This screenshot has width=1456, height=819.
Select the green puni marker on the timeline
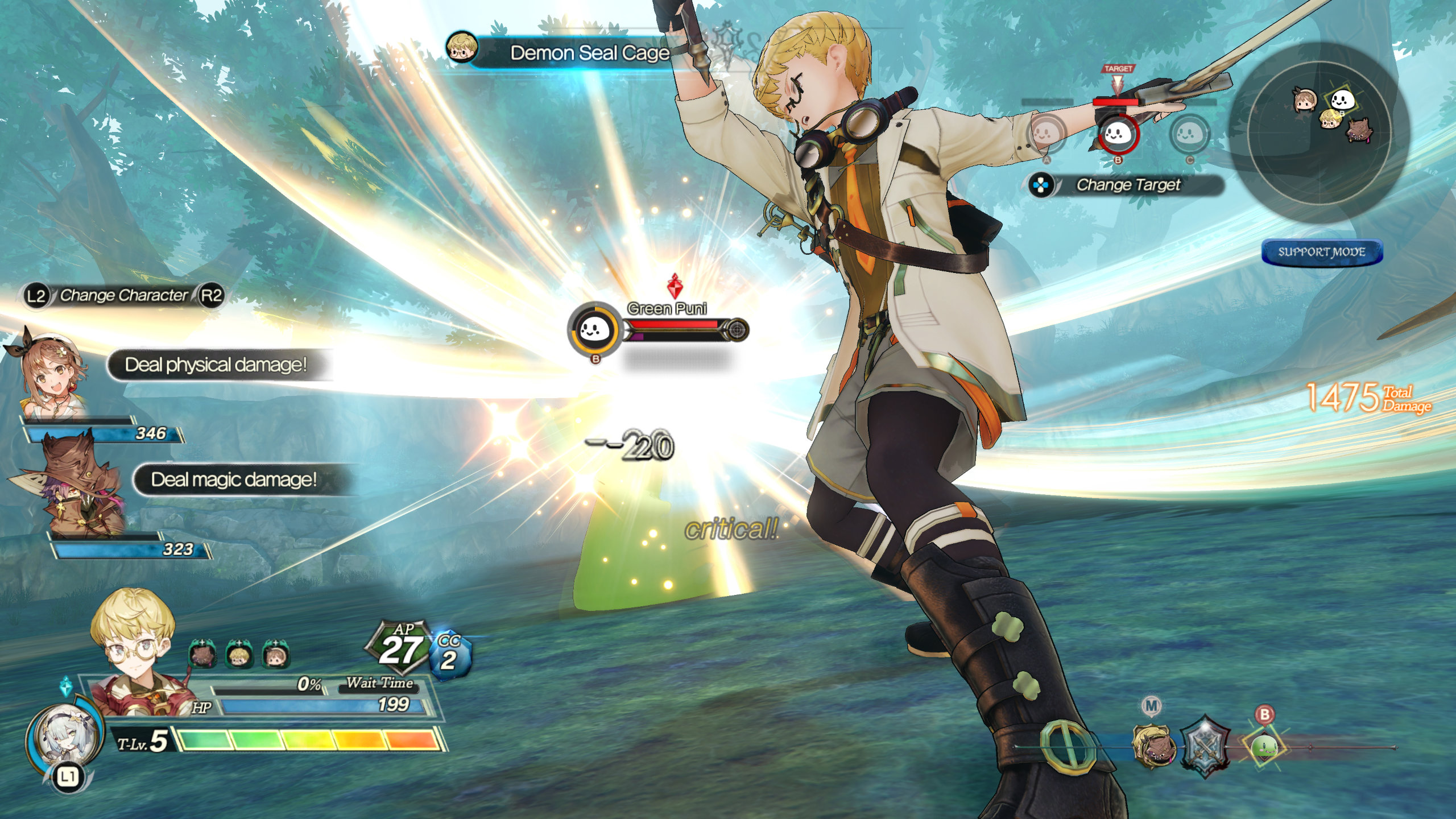point(1264,746)
